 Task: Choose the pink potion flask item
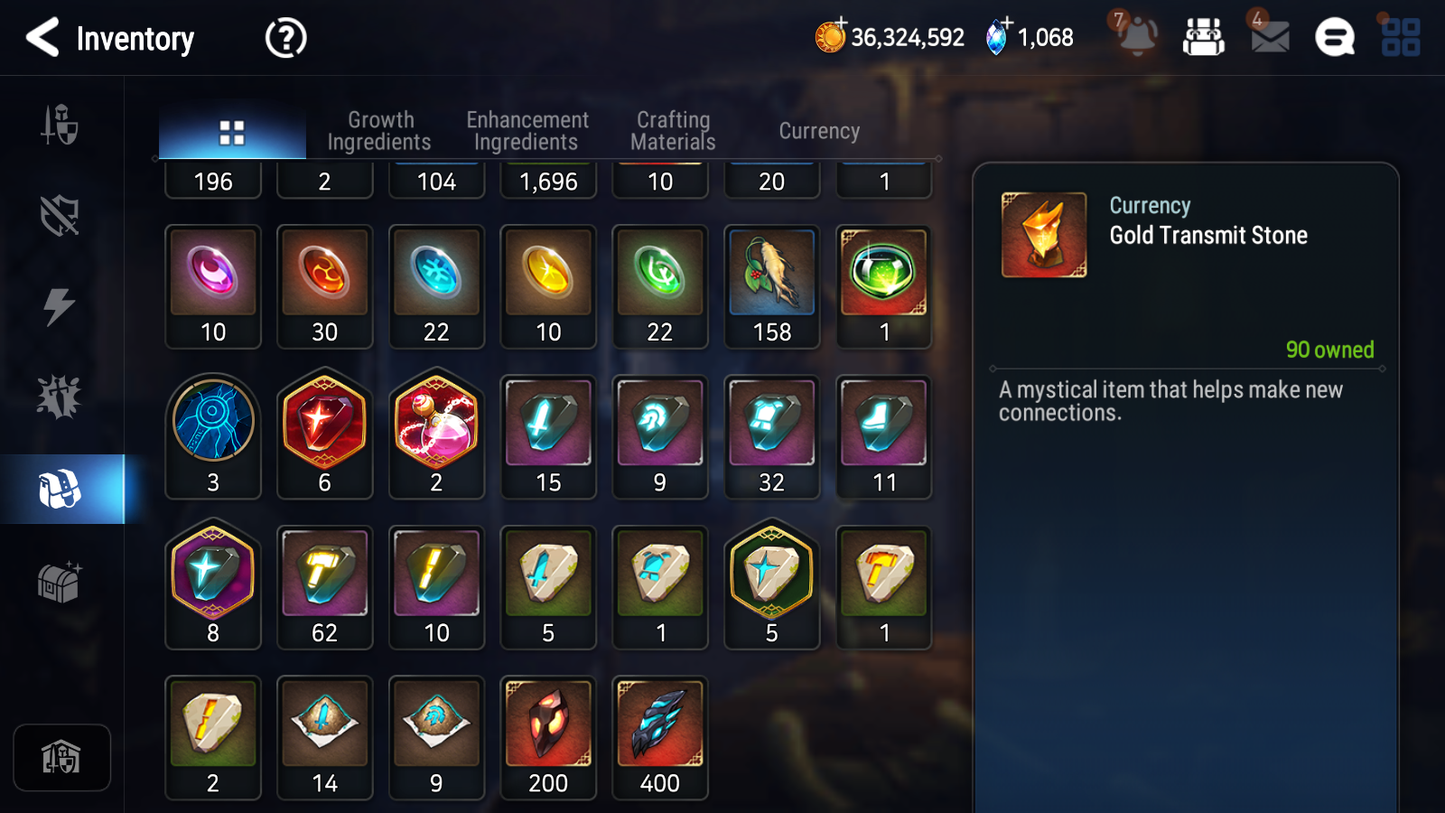click(x=436, y=436)
